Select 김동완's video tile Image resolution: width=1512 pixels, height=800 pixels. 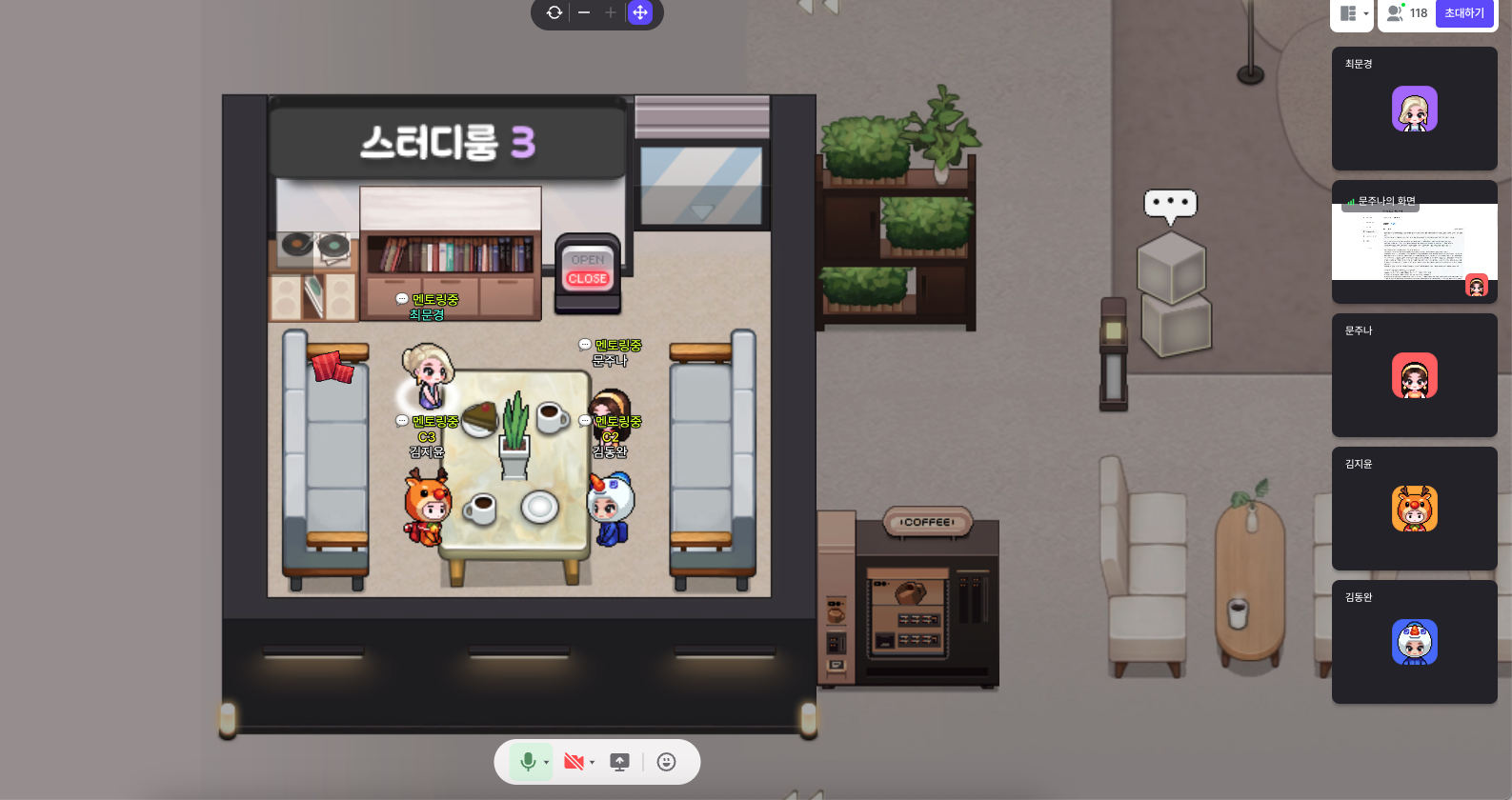[1414, 642]
